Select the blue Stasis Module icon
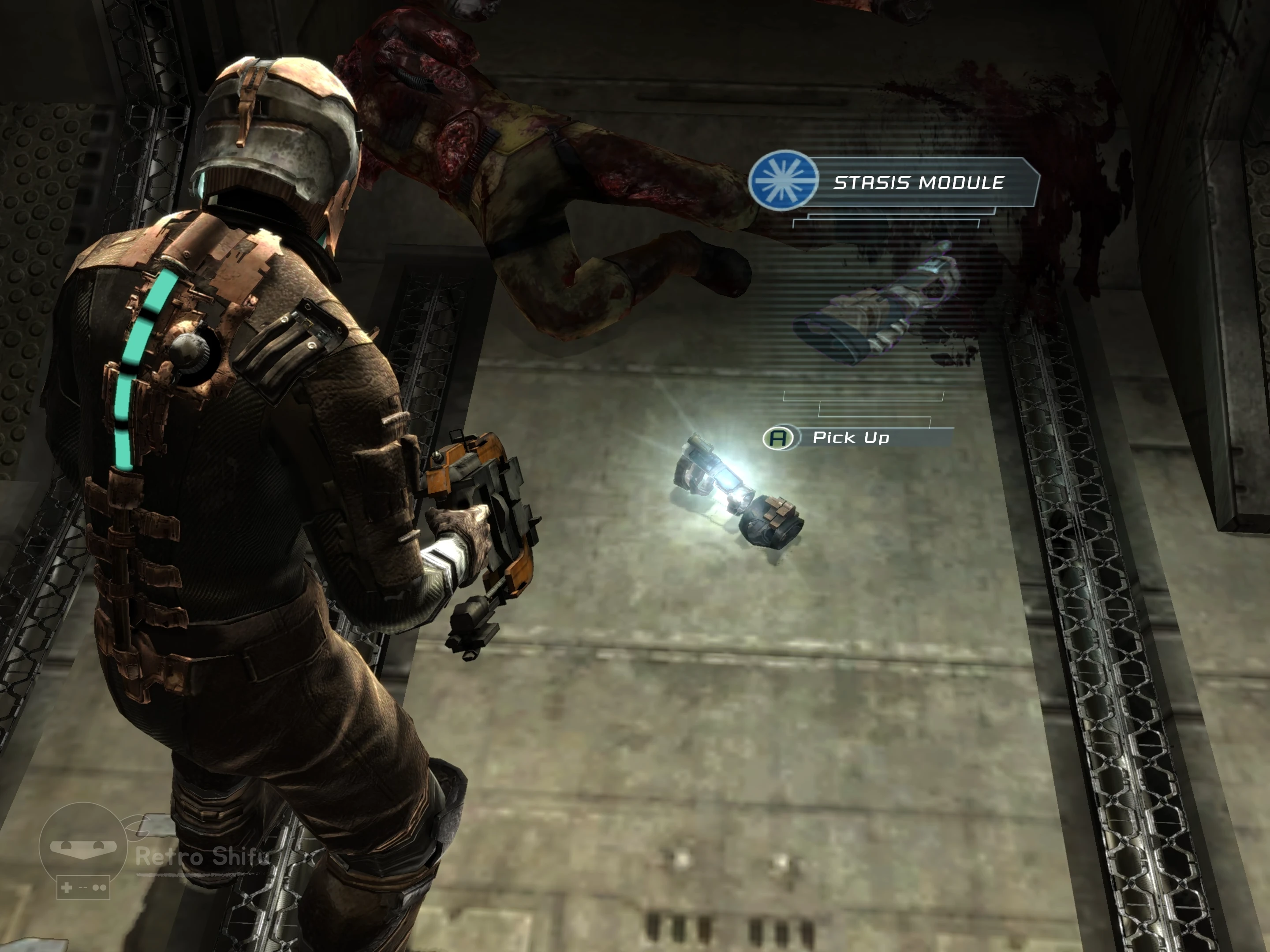The image size is (1270, 952). 783,180
